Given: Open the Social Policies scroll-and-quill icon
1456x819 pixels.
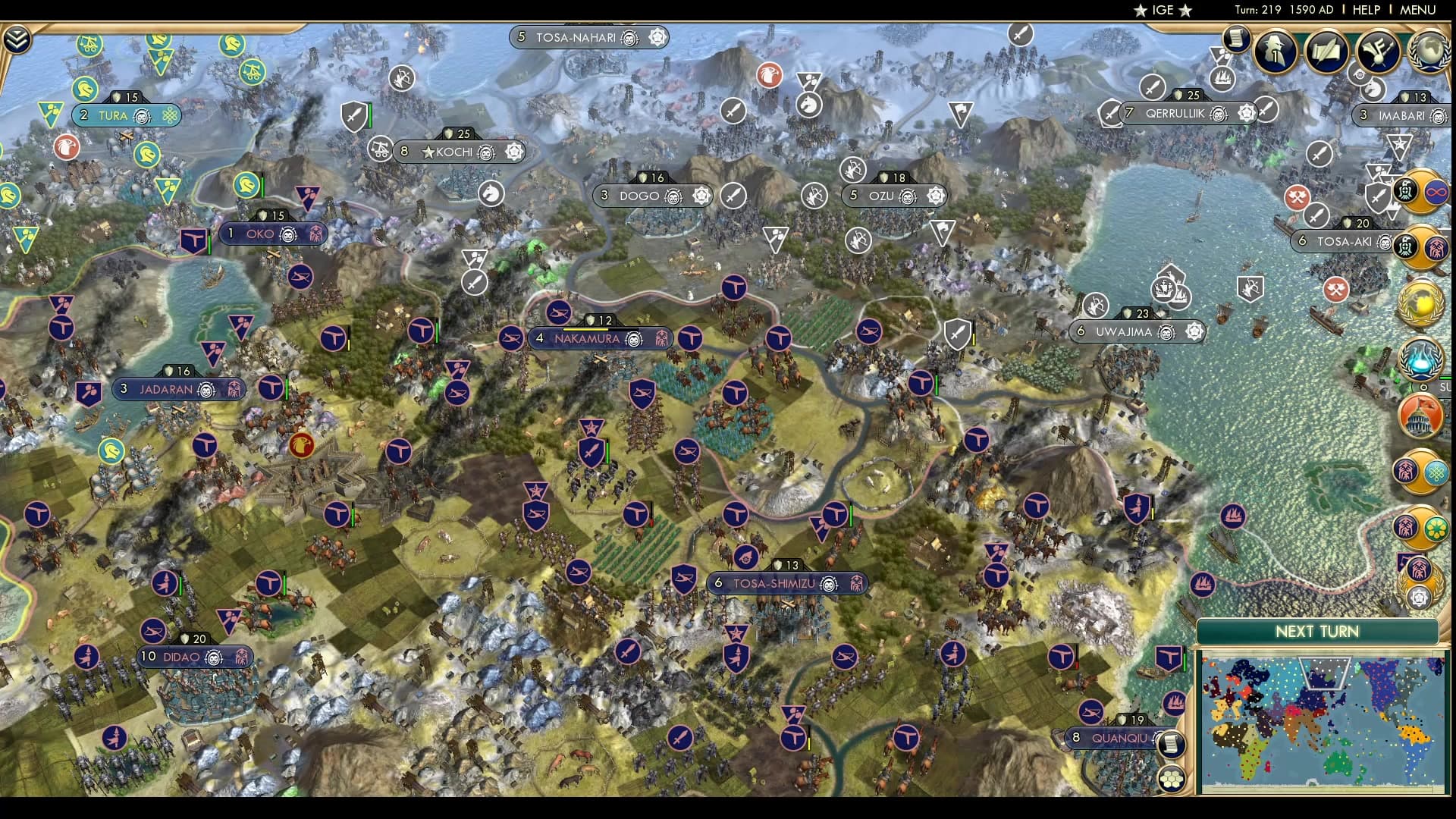Looking at the screenshot, I should click(1326, 52).
